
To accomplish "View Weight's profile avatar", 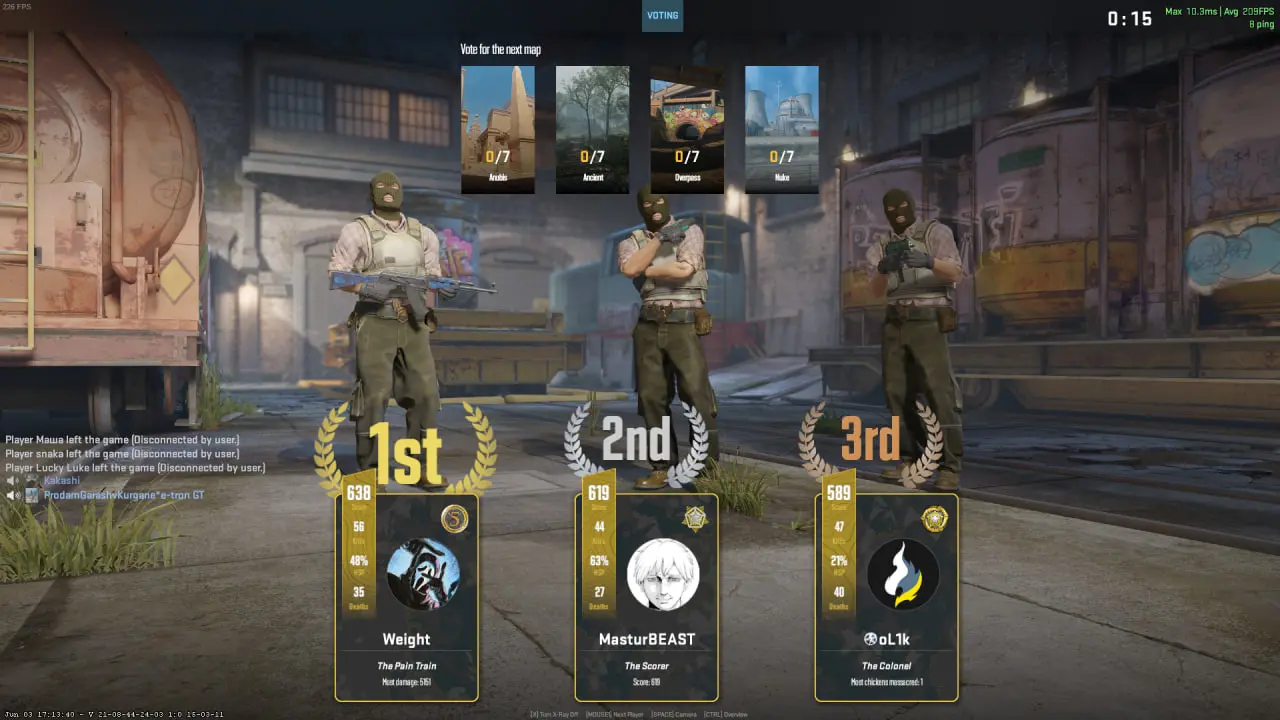I will tap(422, 575).
